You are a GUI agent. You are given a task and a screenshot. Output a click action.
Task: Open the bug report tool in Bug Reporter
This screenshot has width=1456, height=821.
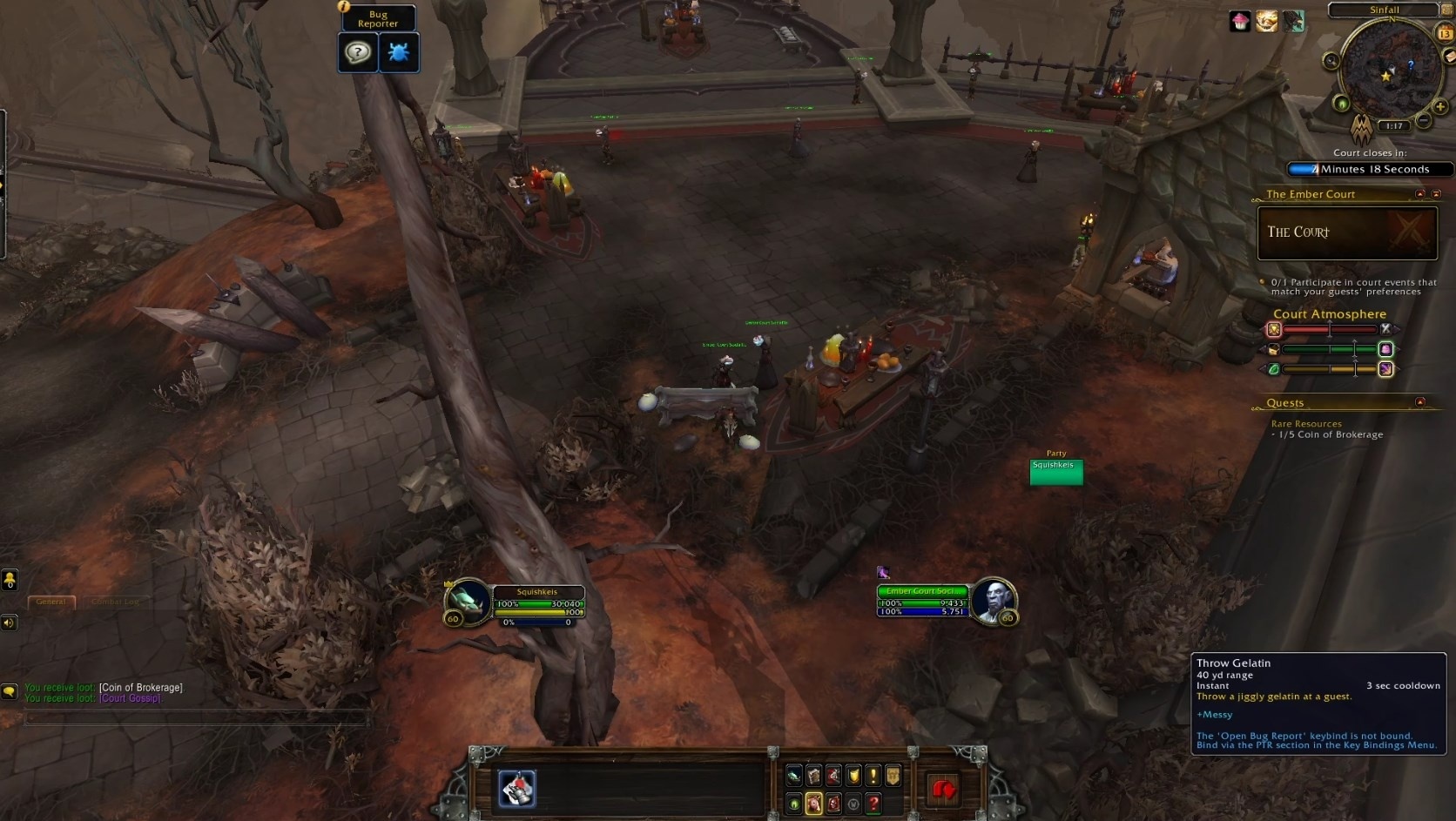pyautogui.click(x=399, y=52)
